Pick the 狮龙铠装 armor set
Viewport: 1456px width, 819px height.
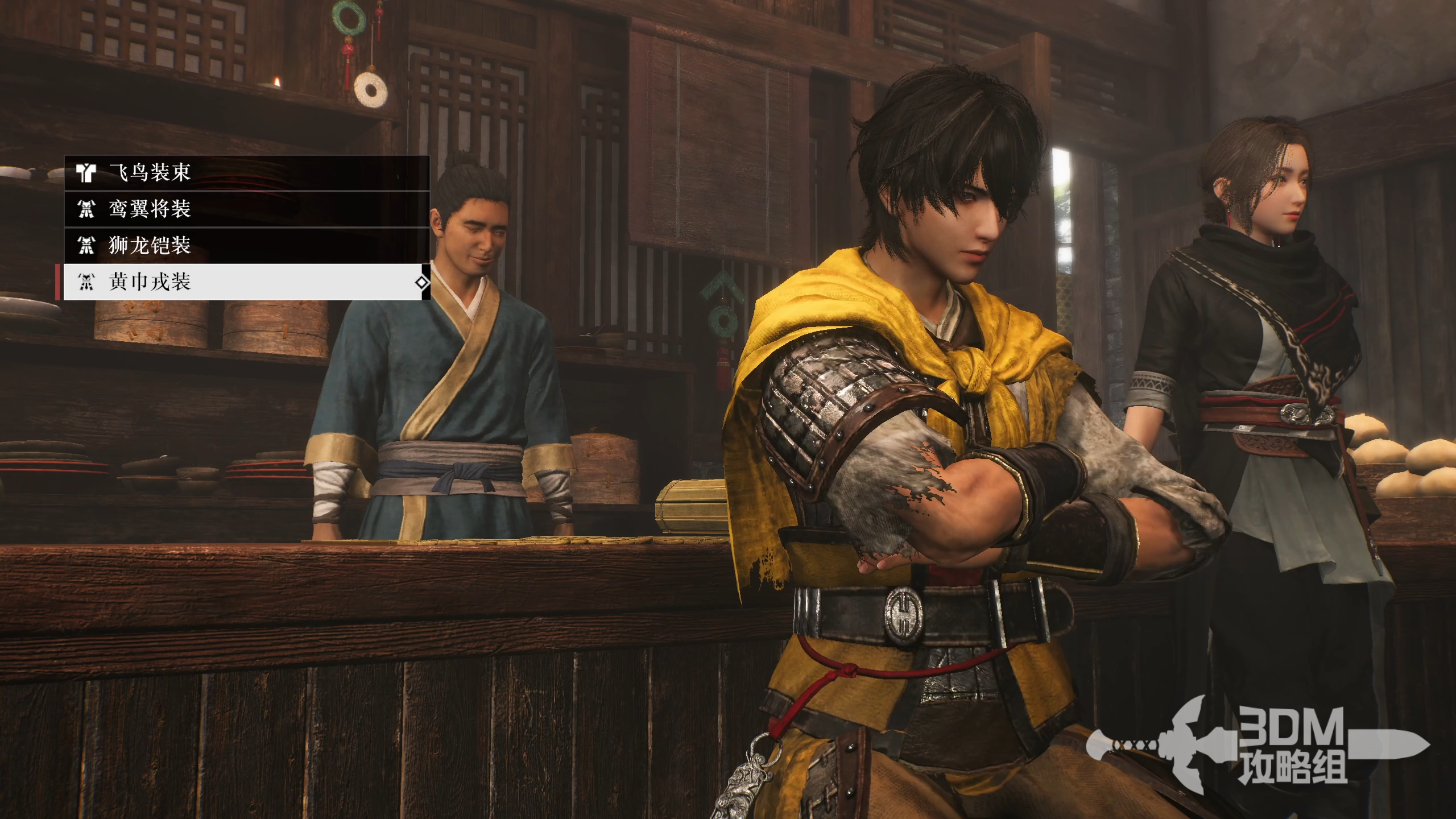tap(246, 246)
